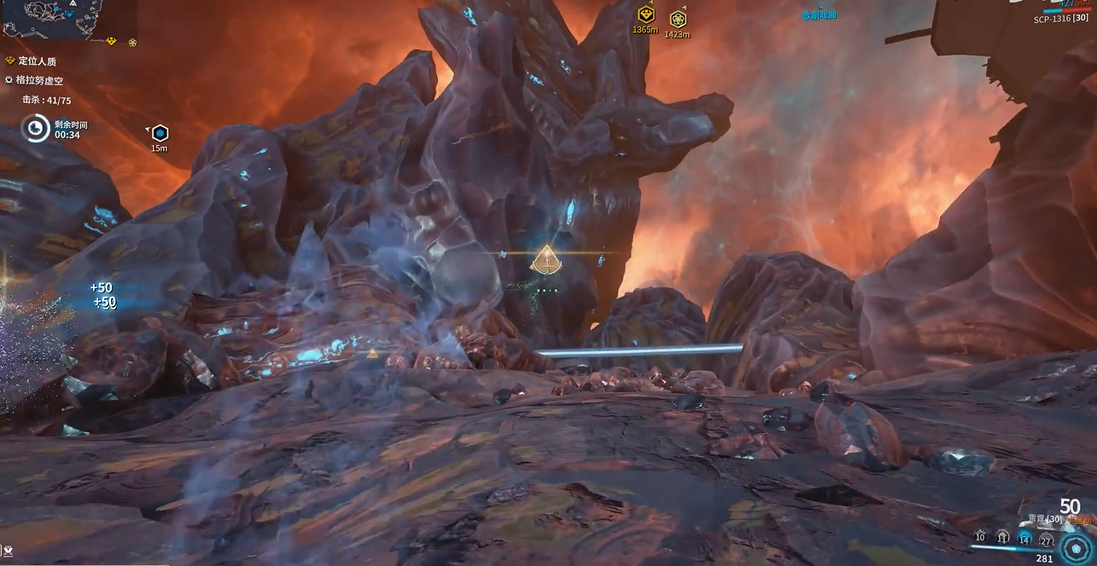Activate the highlighted ability costing 14 energy
Viewport: 1097px width, 566px height.
coord(1024,539)
